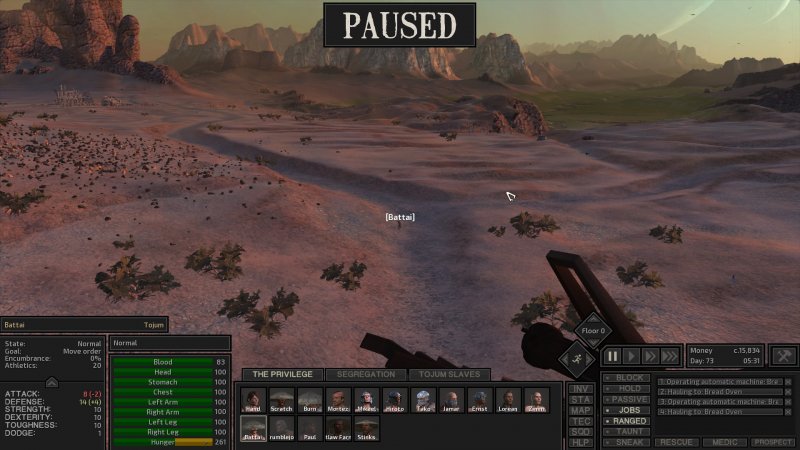This screenshot has height=450, width=800.
Task: Resume game at normal speed
Action: coord(631,355)
